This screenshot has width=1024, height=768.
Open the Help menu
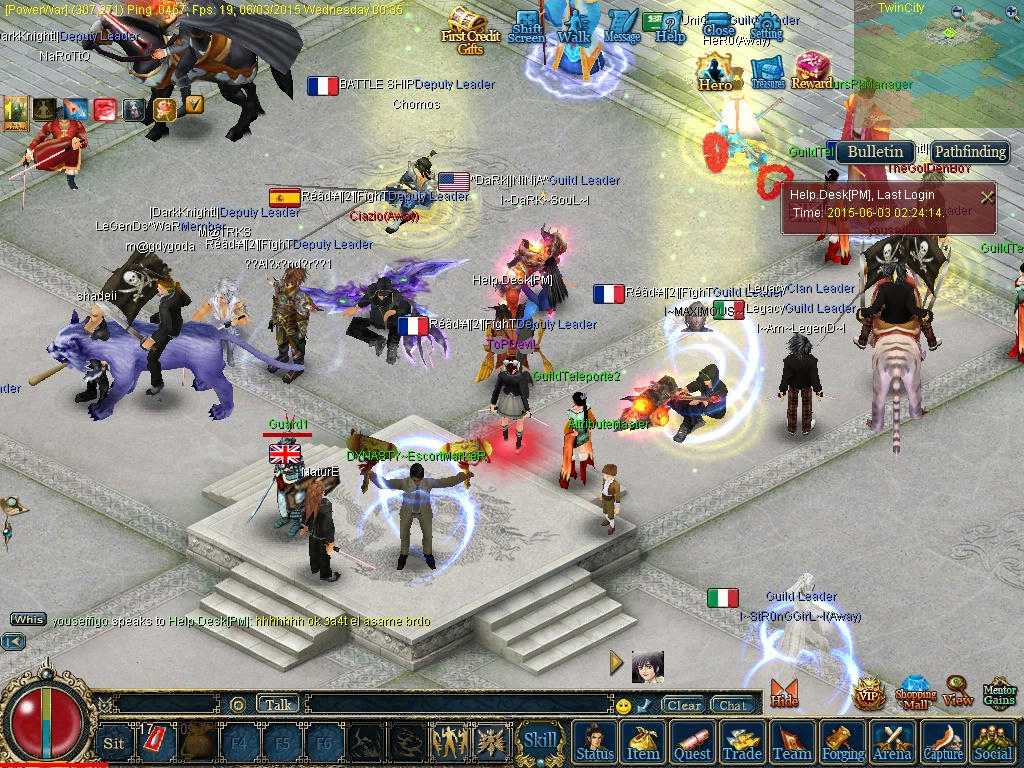coord(667,28)
